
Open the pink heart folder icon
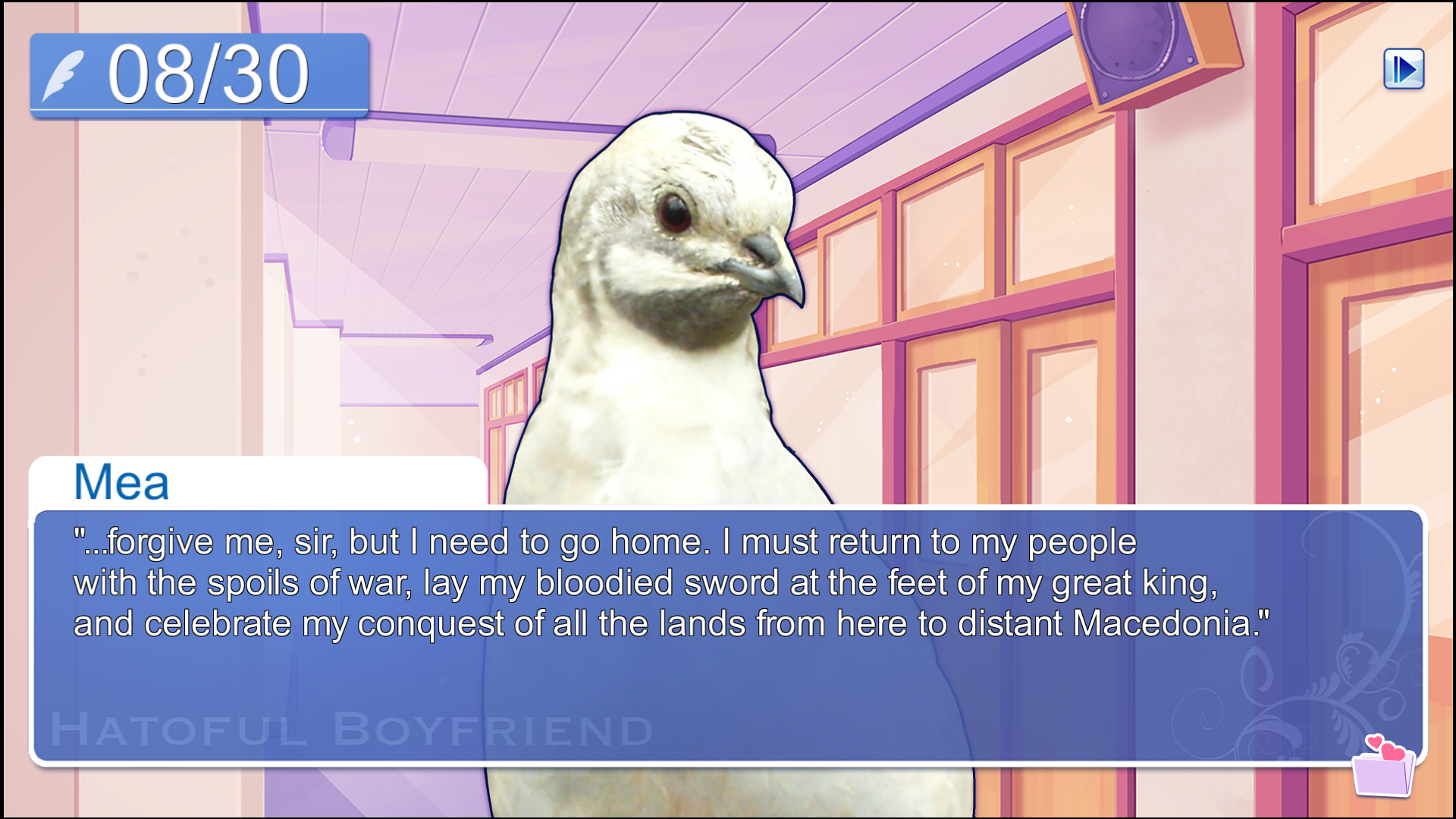(1384, 767)
